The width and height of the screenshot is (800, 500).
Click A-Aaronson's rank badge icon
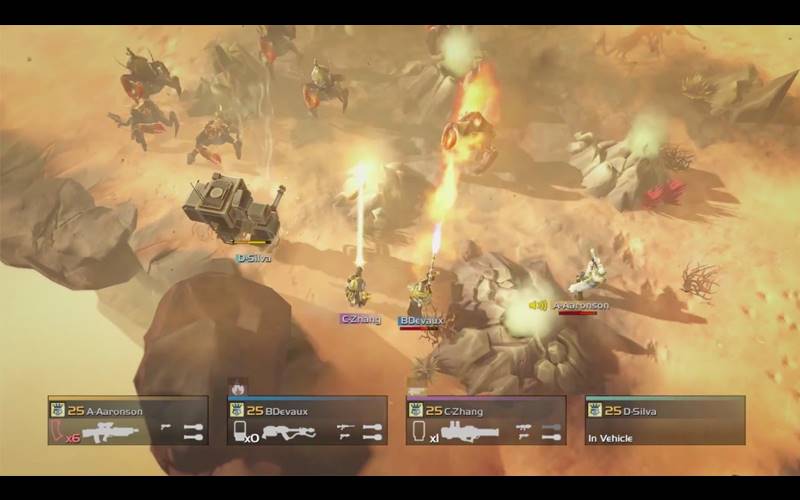coord(58,409)
